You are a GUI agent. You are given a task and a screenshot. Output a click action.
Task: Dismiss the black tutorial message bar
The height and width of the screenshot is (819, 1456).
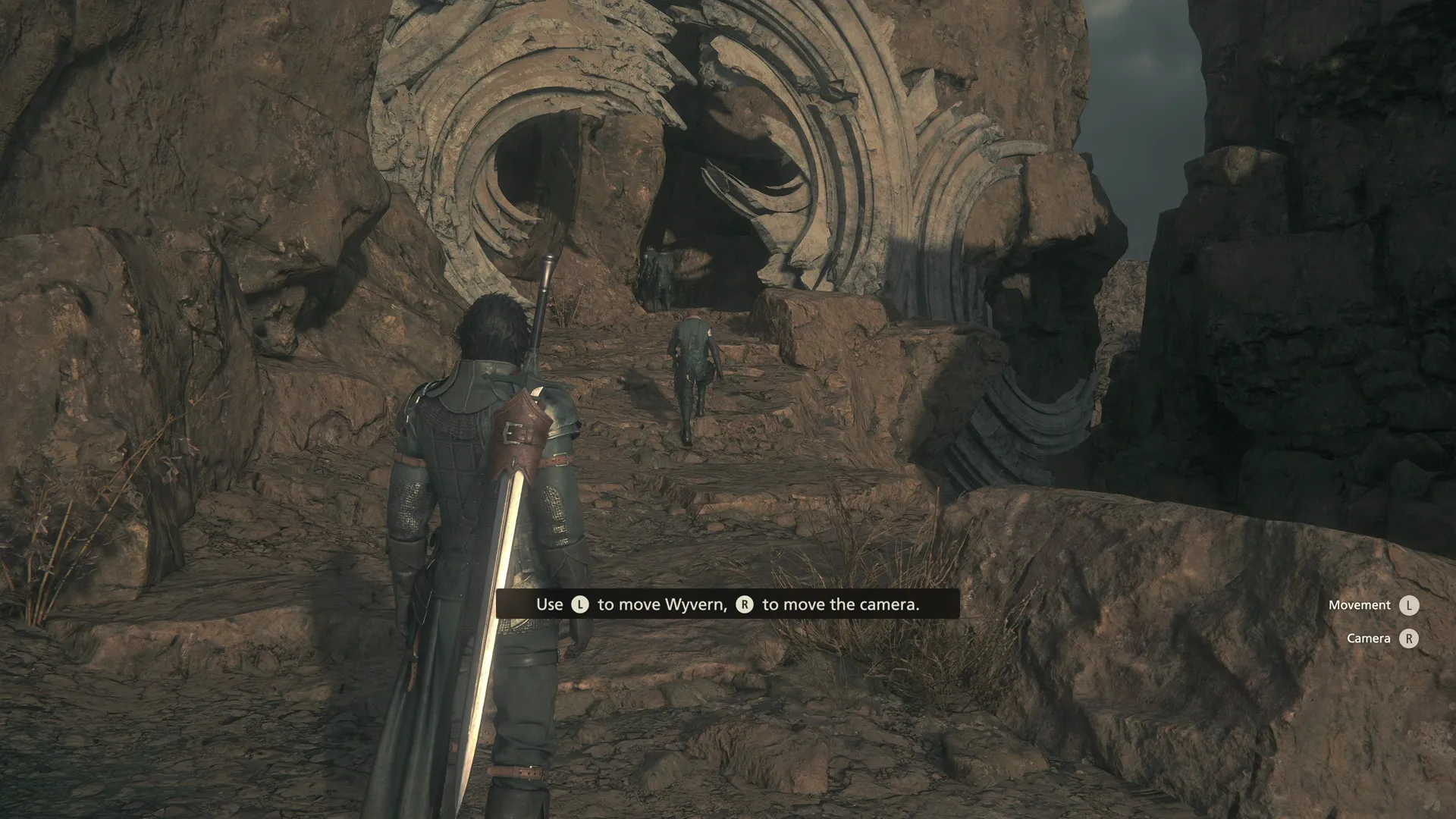728,604
